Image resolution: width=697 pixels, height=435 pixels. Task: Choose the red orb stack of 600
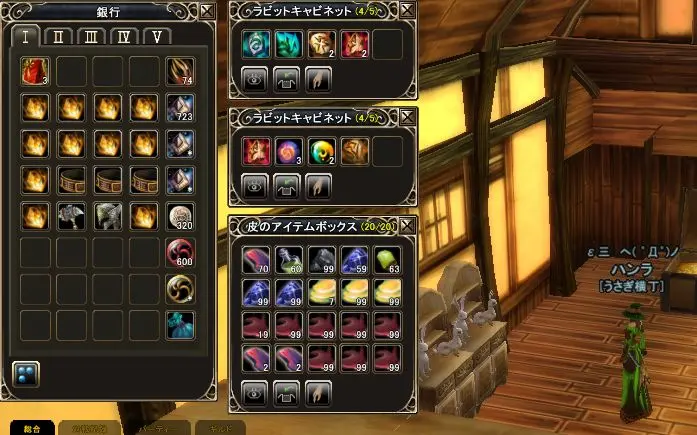coord(180,252)
